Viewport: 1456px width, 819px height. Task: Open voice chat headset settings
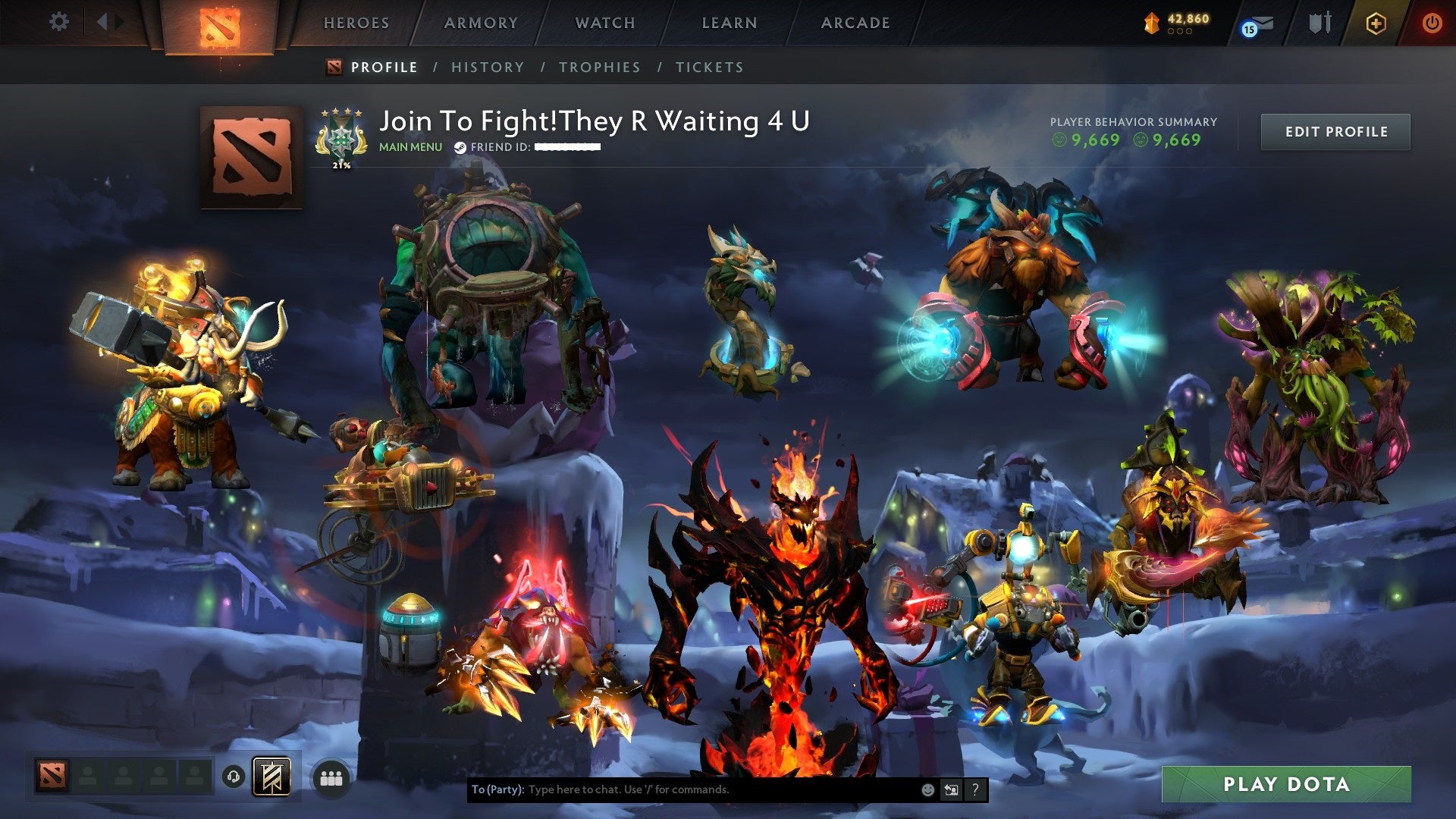click(233, 775)
